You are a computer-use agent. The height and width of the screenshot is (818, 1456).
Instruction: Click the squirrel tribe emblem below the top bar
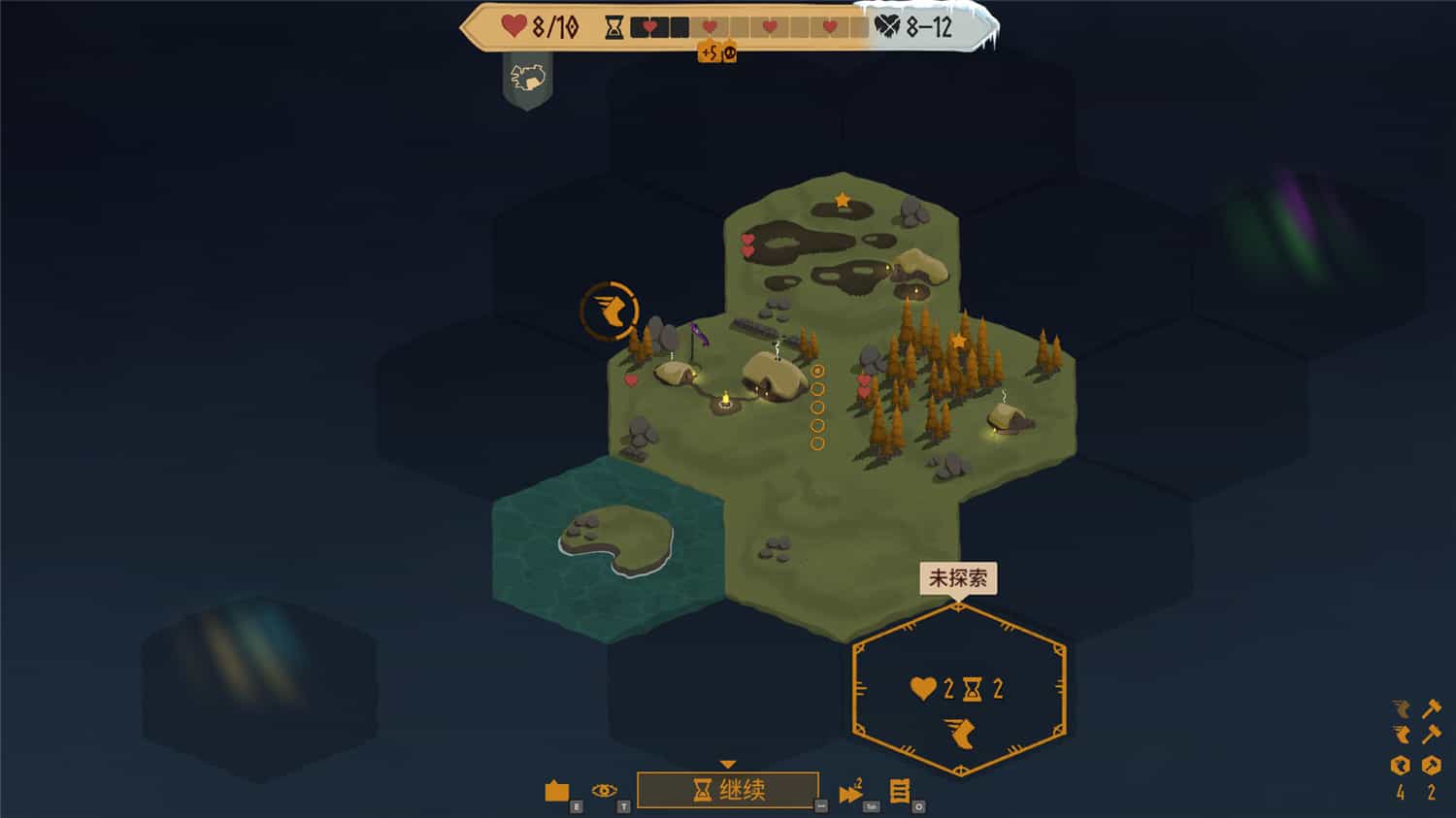point(527,78)
